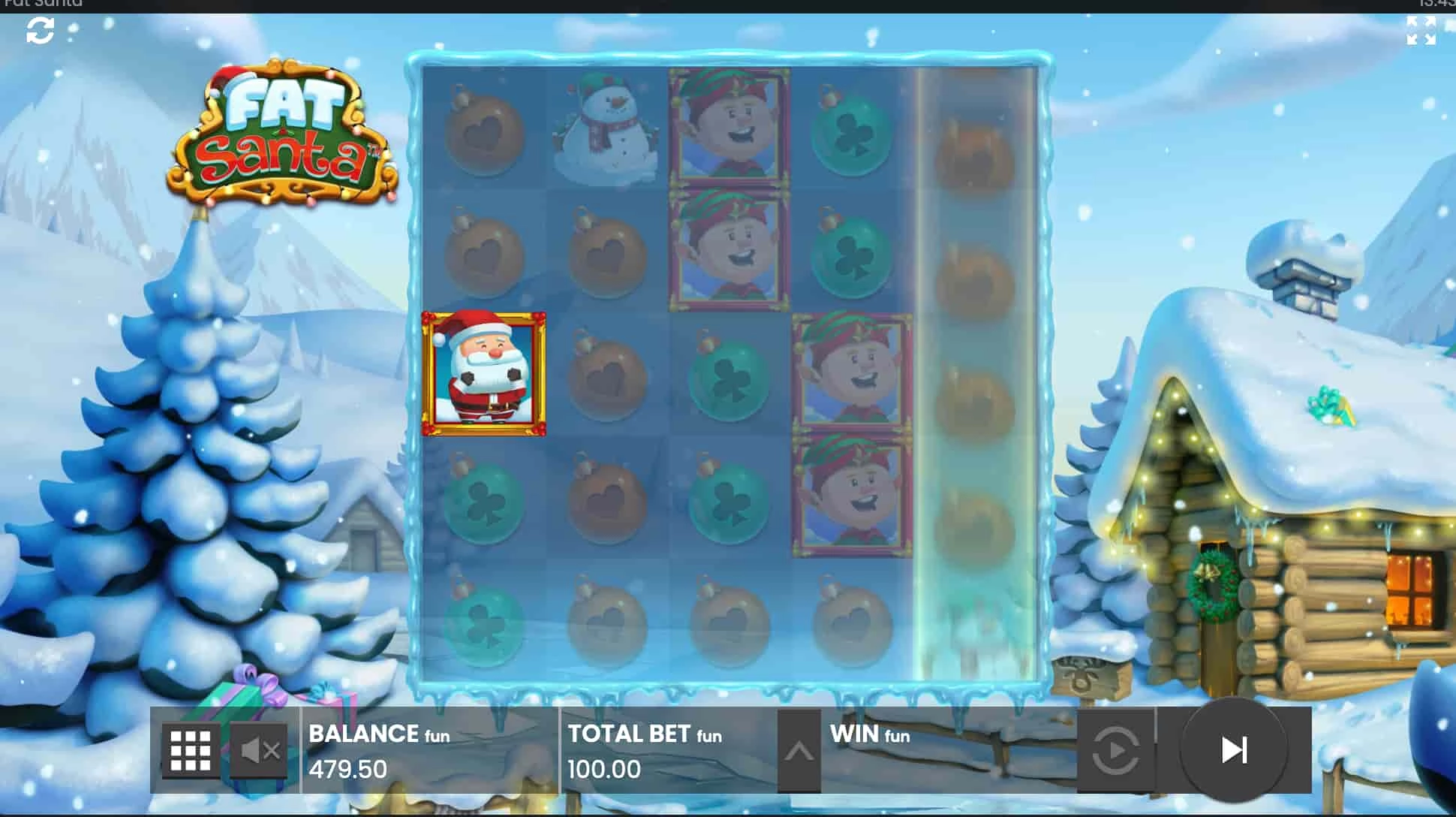The image size is (1456, 817).
Task: Click the refresh icon top left
Action: (38, 31)
